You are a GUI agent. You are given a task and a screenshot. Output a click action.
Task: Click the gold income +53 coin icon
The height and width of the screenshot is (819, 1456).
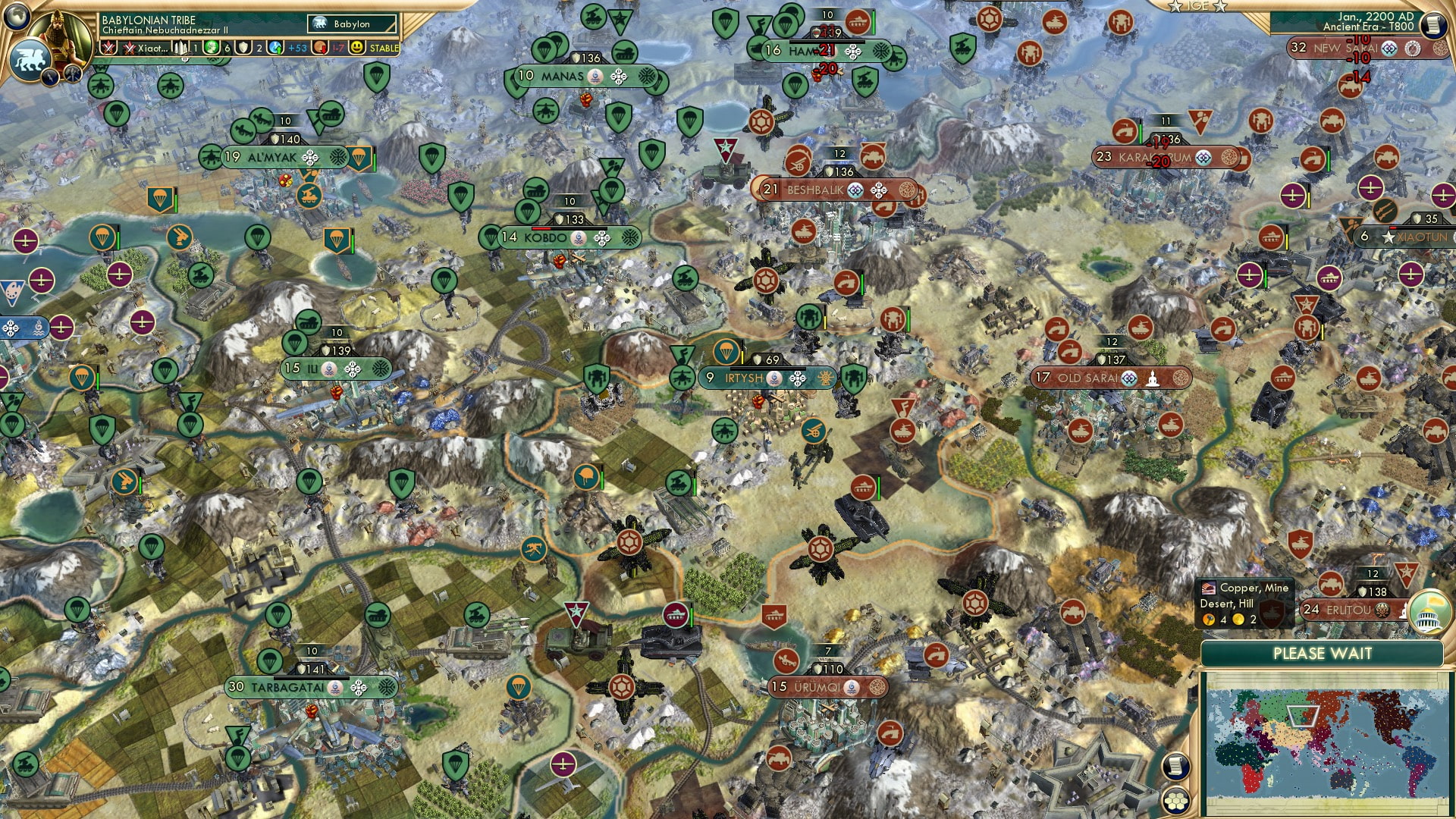pos(275,49)
